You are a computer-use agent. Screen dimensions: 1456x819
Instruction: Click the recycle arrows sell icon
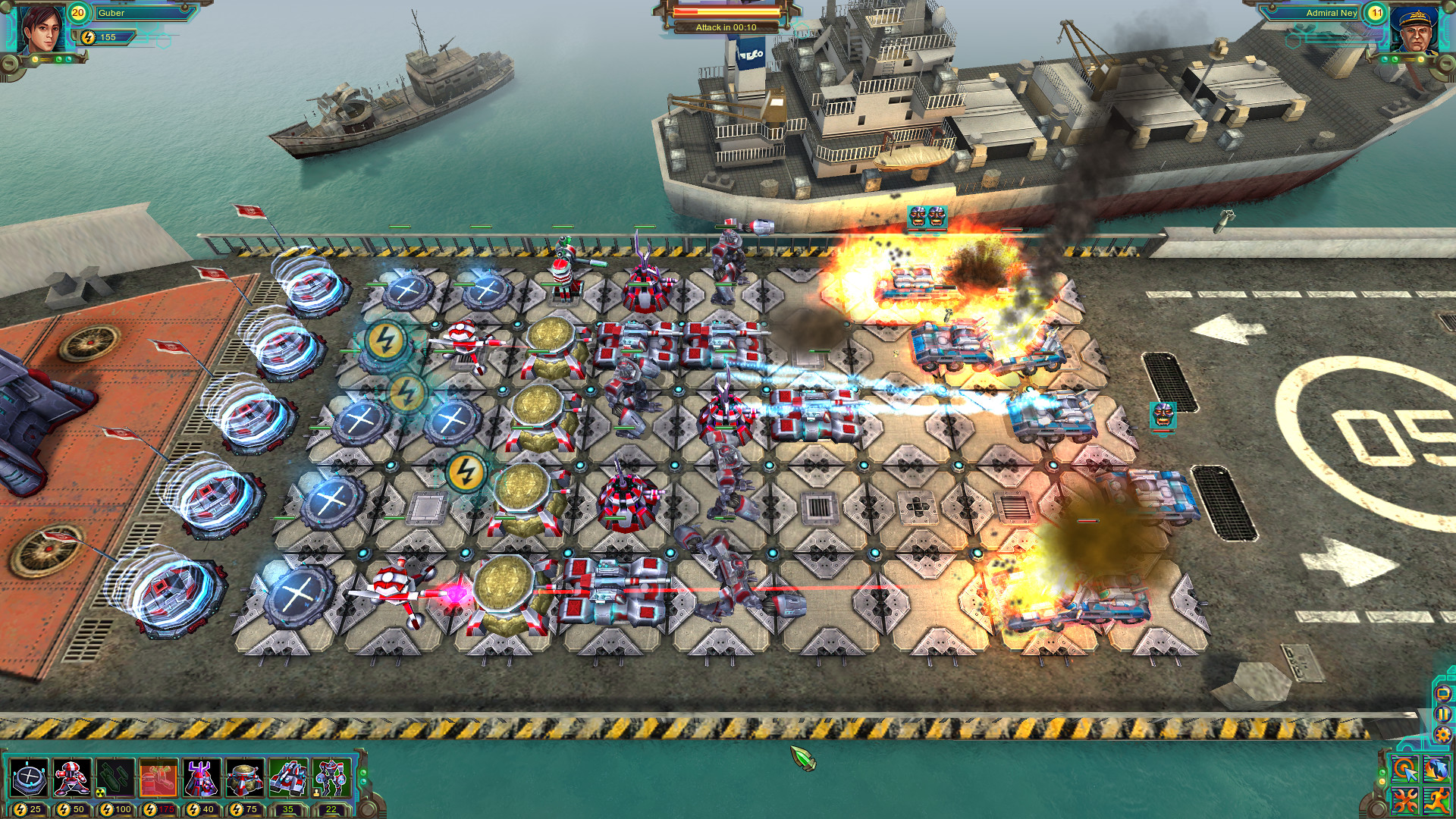pos(1436,768)
